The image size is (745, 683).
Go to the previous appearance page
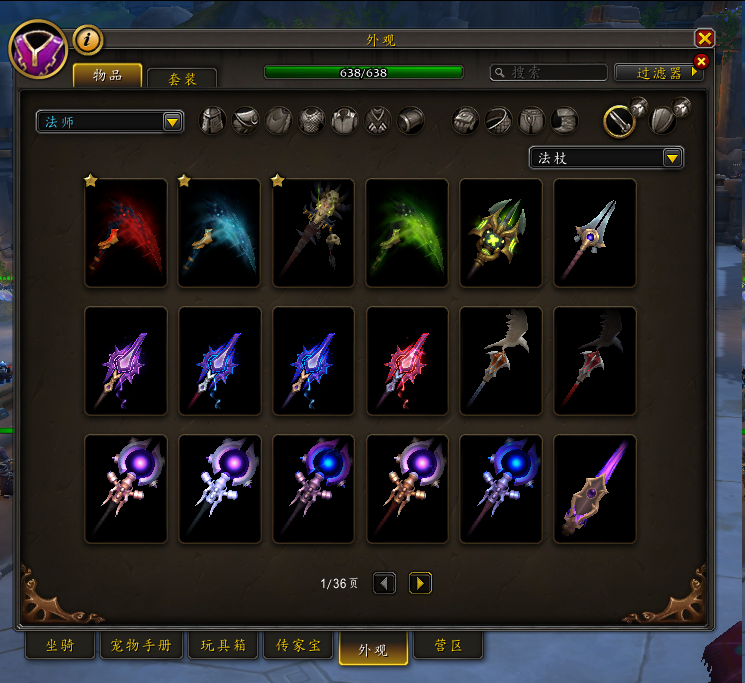[385, 583]
